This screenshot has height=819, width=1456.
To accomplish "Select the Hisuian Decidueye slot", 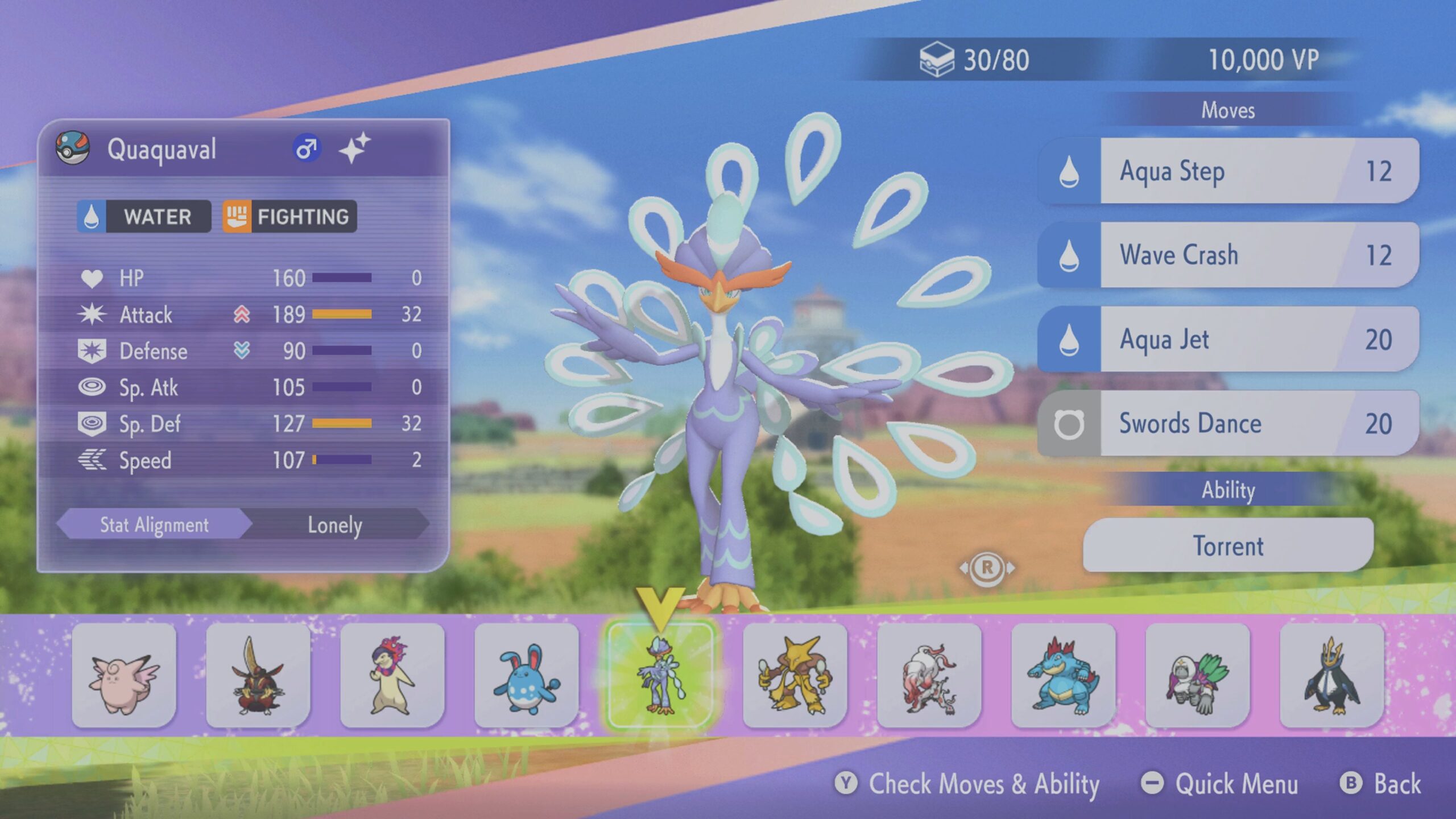I will point(1198,675).
